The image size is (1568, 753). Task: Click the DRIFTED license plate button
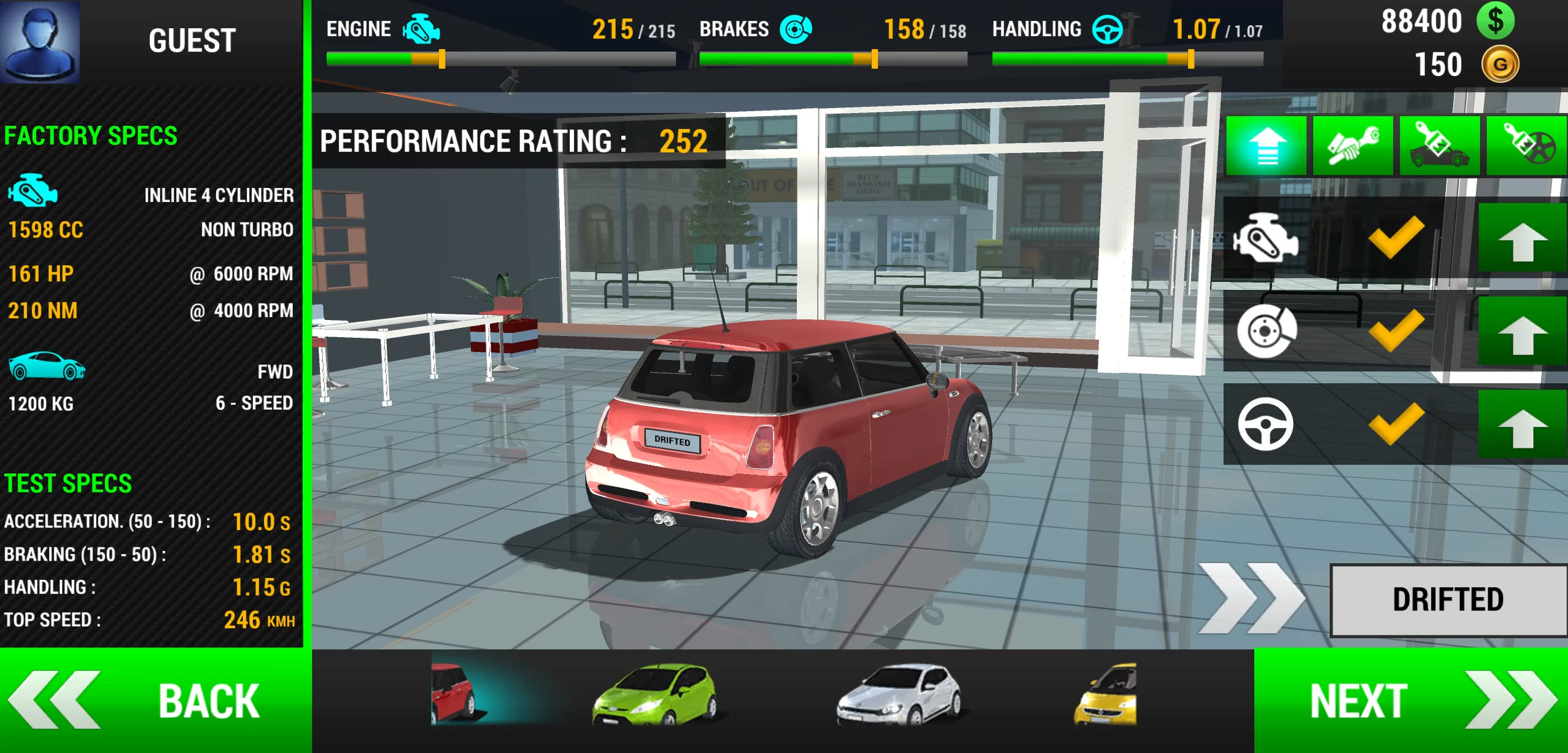1448,600
